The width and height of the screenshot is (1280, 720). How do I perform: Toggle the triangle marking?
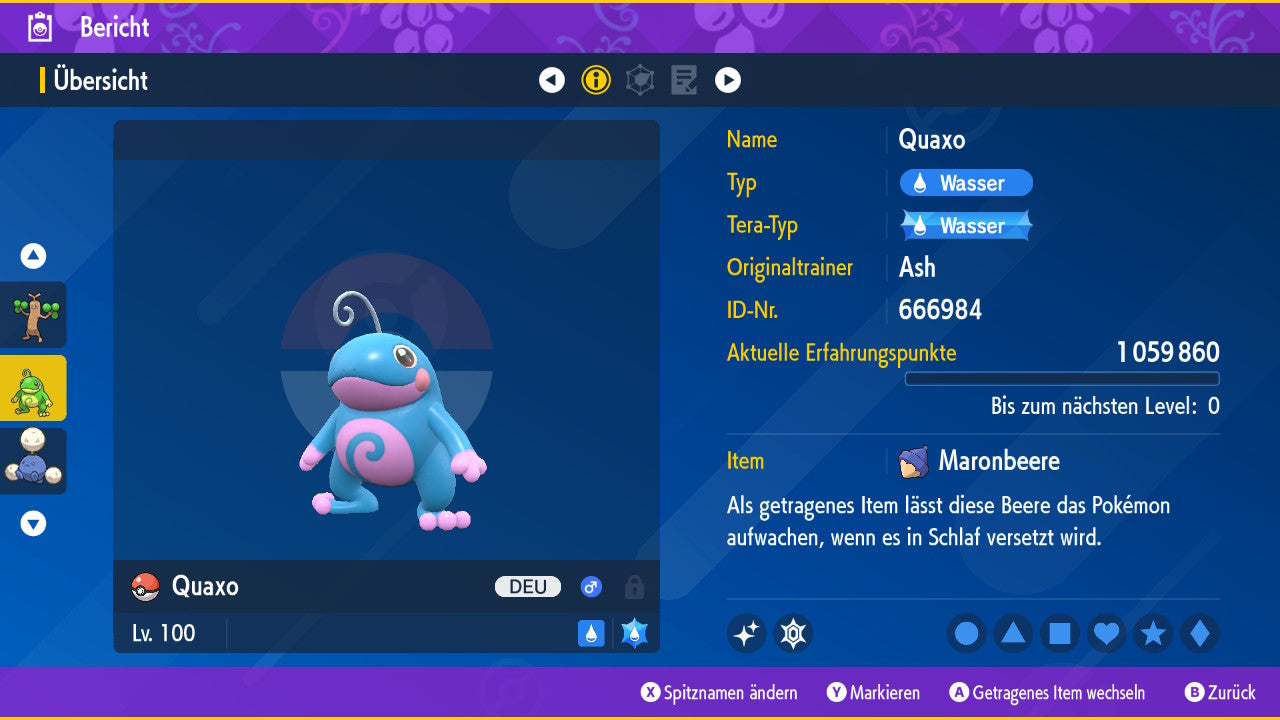(x=1013, y=633)
